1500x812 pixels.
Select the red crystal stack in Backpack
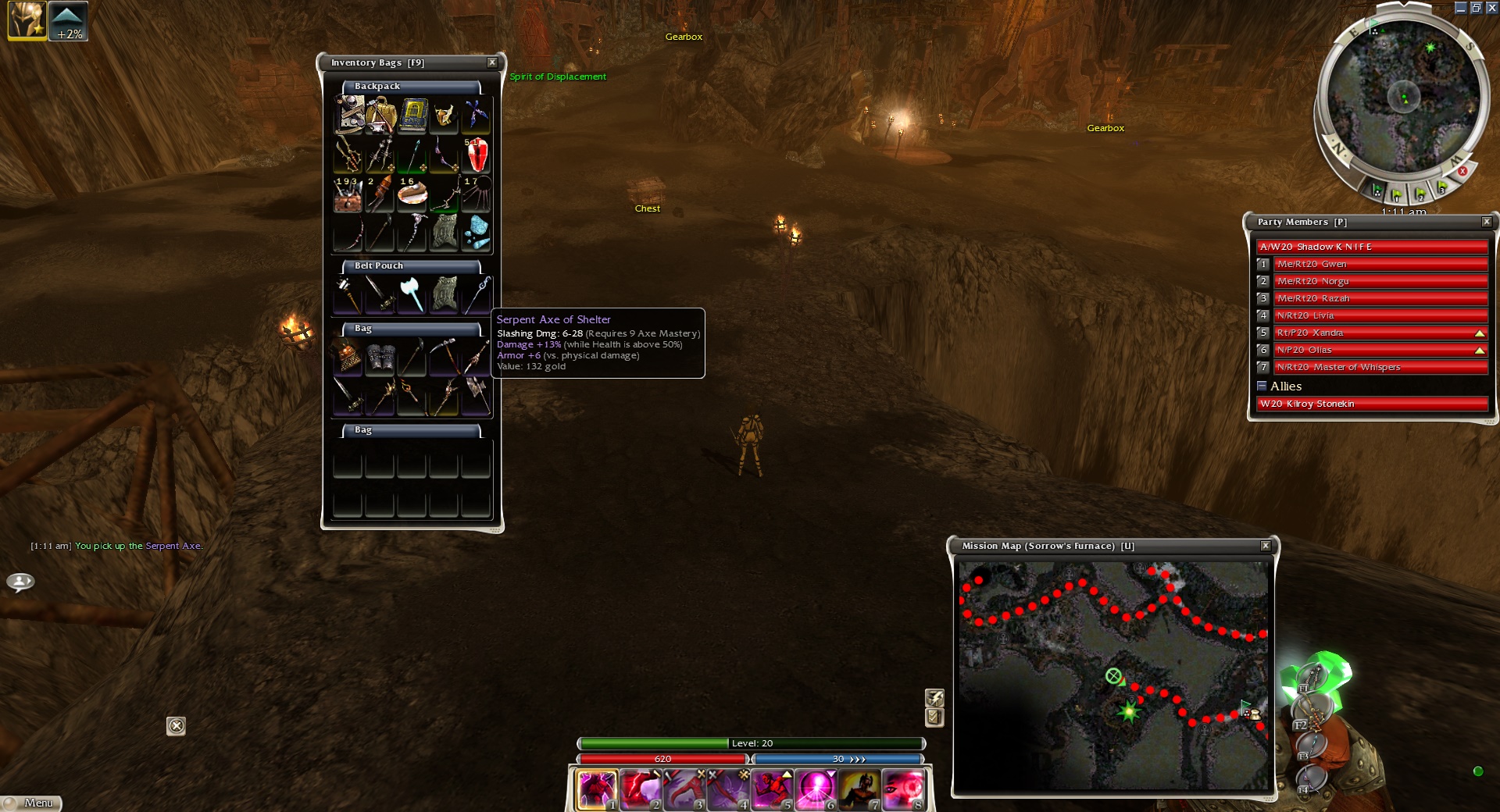(477, 155)
